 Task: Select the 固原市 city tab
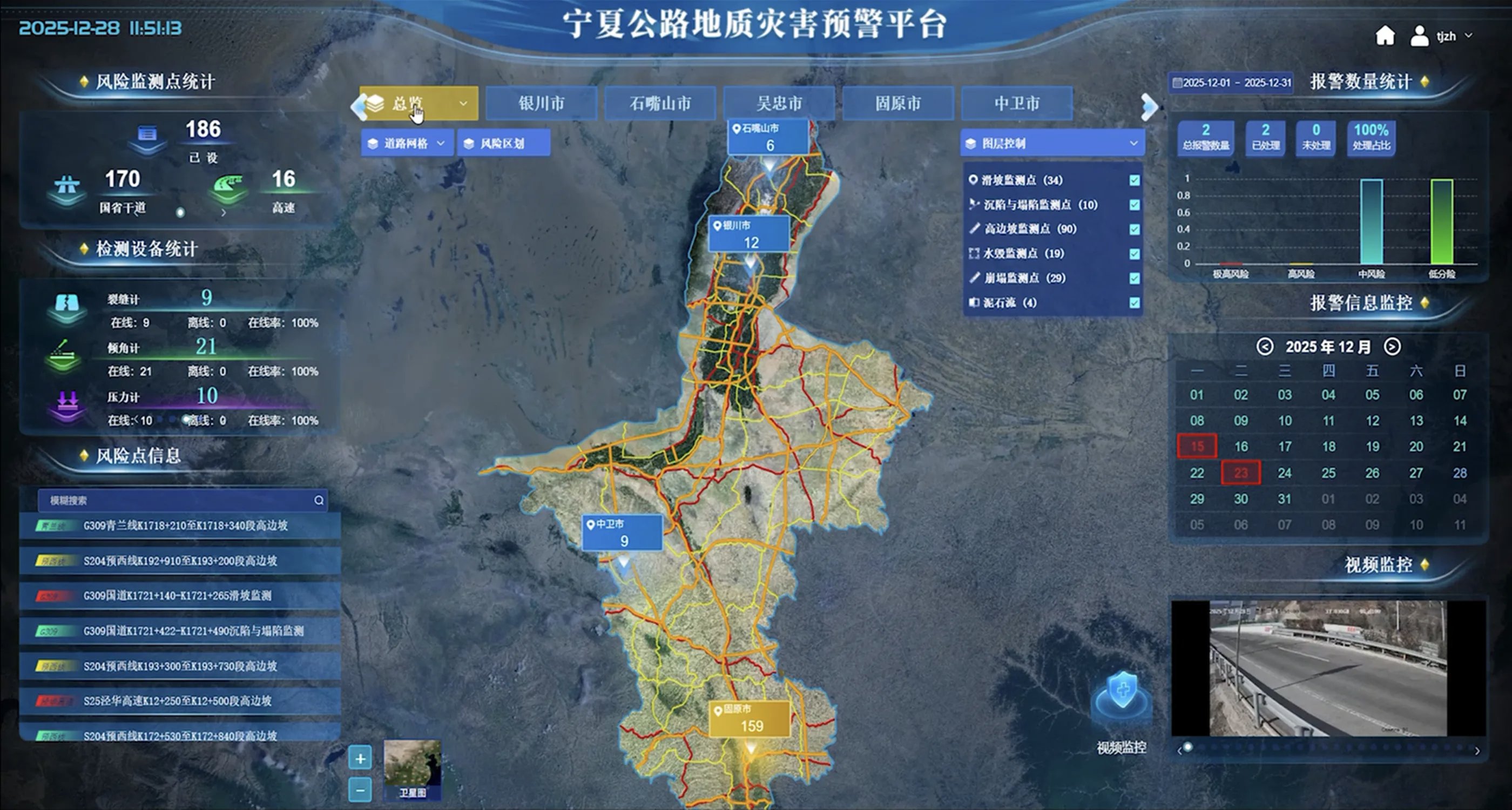[897, 103]
